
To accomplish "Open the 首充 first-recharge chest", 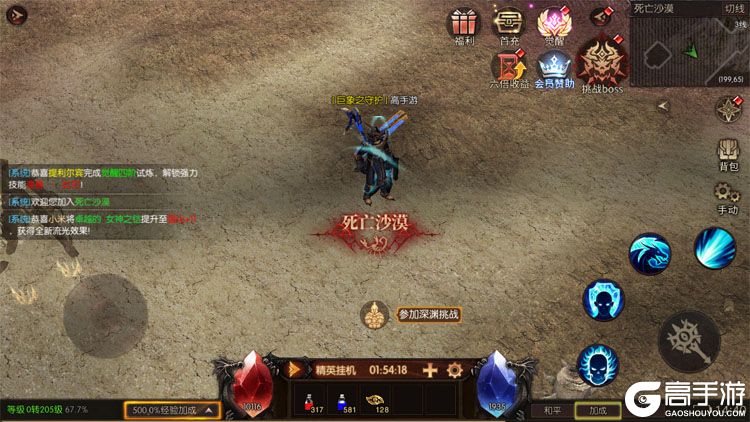I will [509, 25].
